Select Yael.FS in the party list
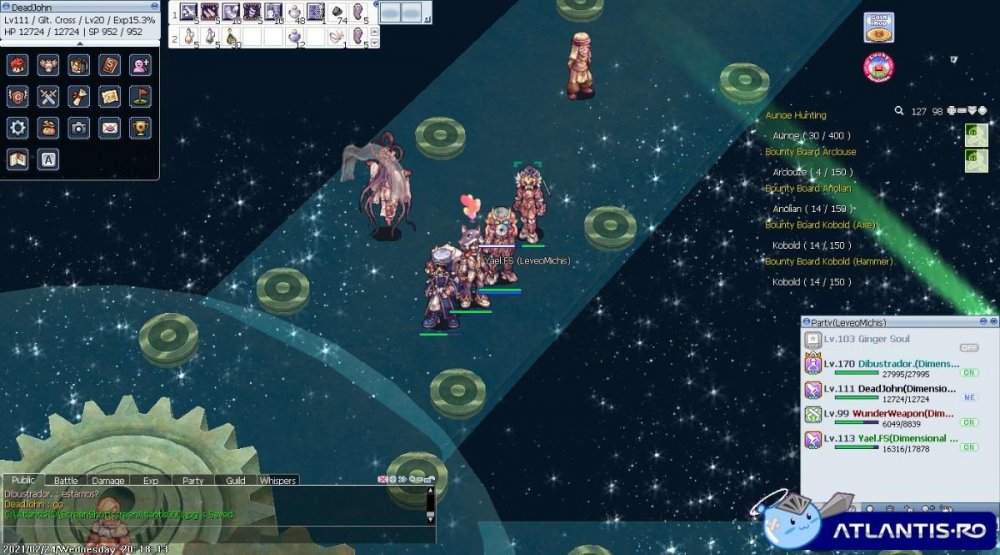The width and height of the screenshot is (1000, 555). (885, 438)
